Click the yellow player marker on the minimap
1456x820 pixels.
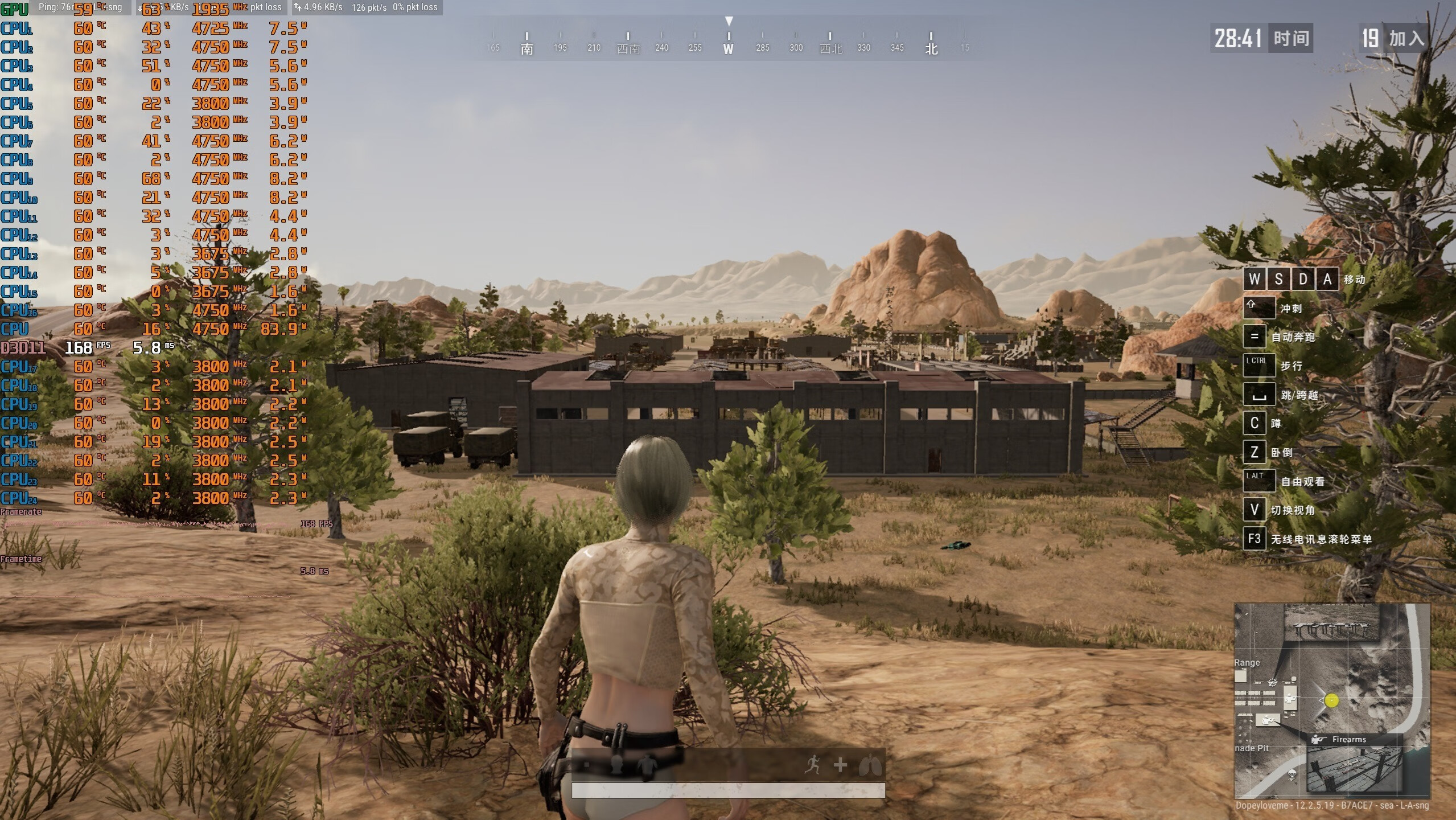tap(1331, 700)
